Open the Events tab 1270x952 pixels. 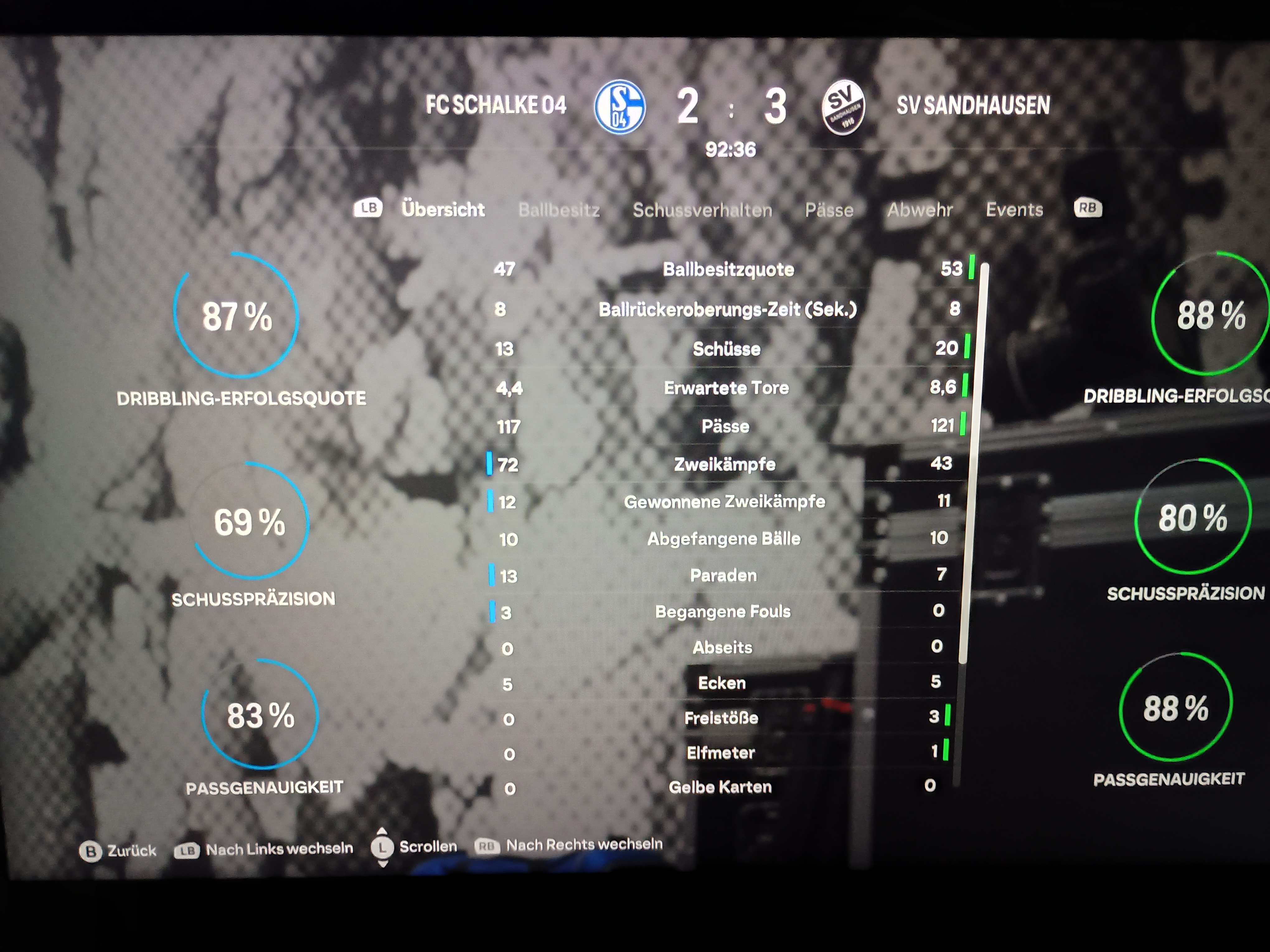(x=1014, y=209)
